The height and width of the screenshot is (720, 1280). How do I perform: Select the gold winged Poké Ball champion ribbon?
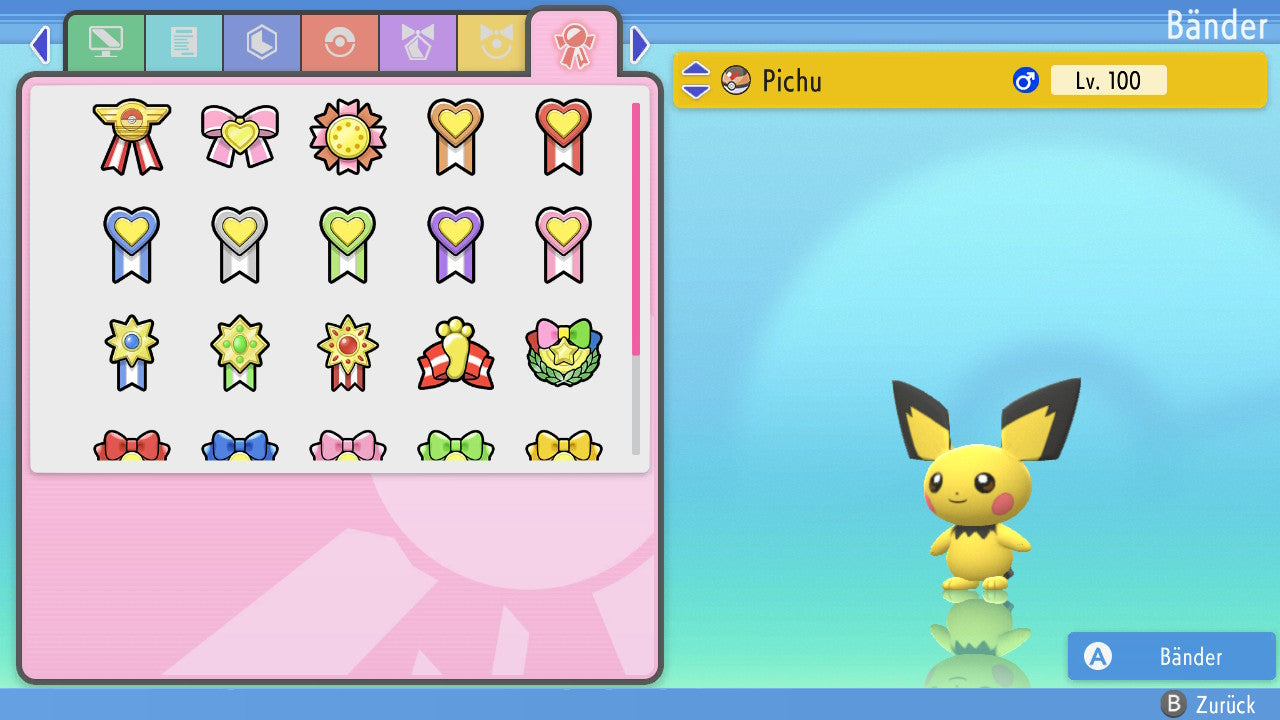131,136
